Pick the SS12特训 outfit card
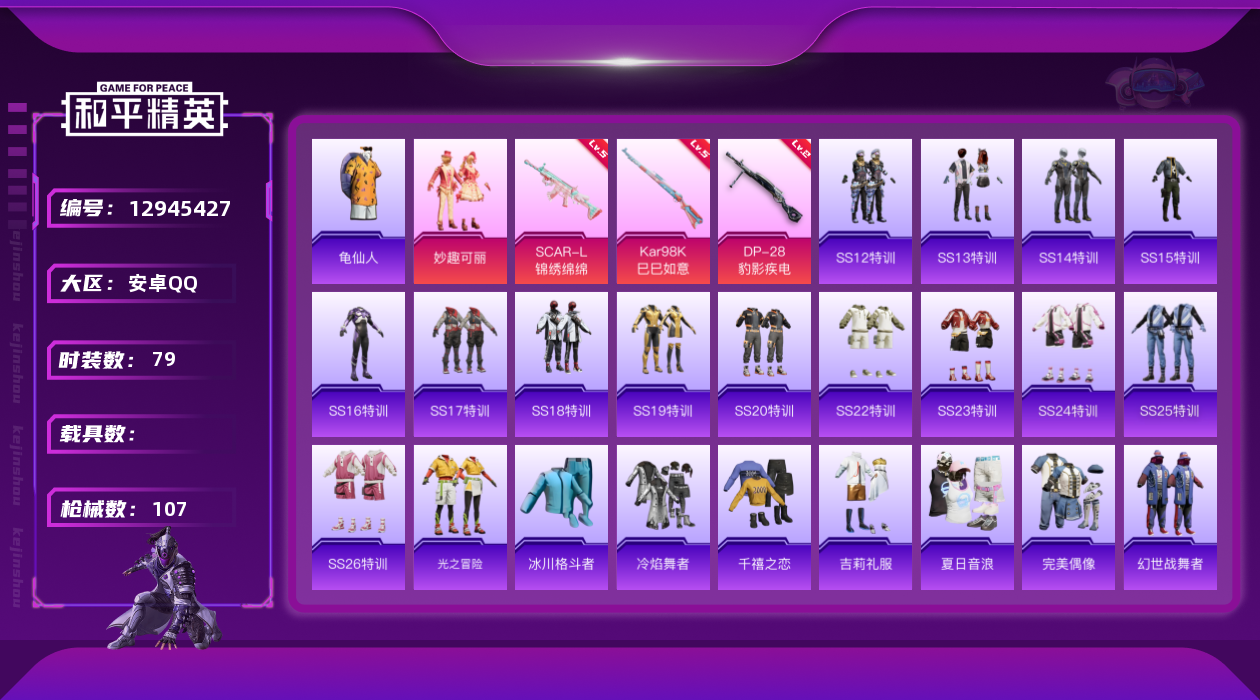The width and height of the screenshot is (1260, 700). click(865, 211)
